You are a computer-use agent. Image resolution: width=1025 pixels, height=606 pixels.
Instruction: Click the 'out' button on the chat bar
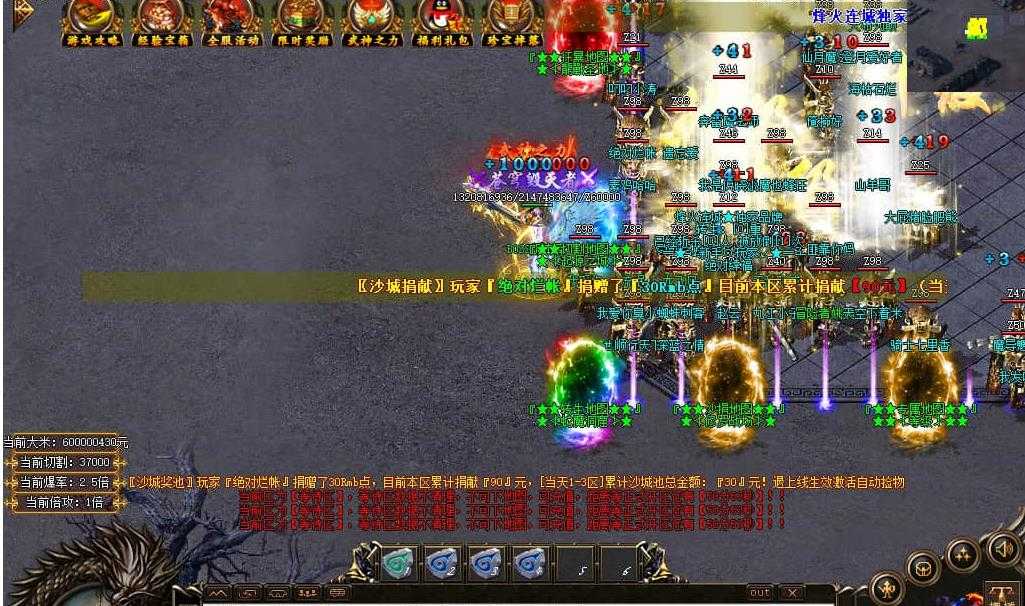point(760,593)
